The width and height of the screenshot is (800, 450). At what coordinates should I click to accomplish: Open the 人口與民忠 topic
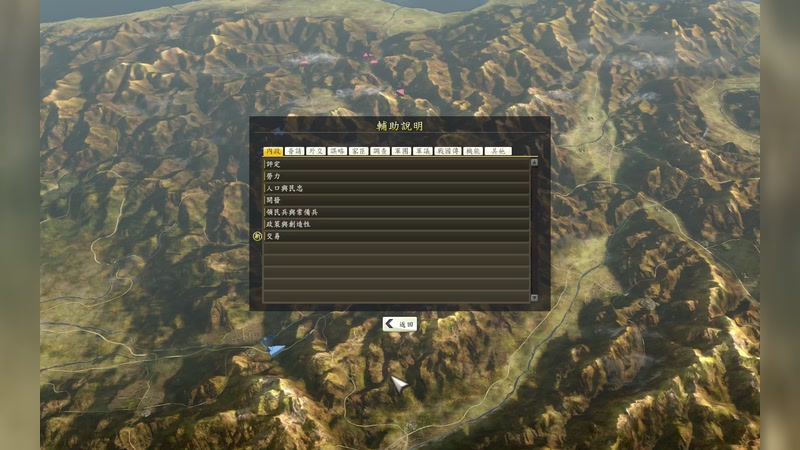[396, 188]
